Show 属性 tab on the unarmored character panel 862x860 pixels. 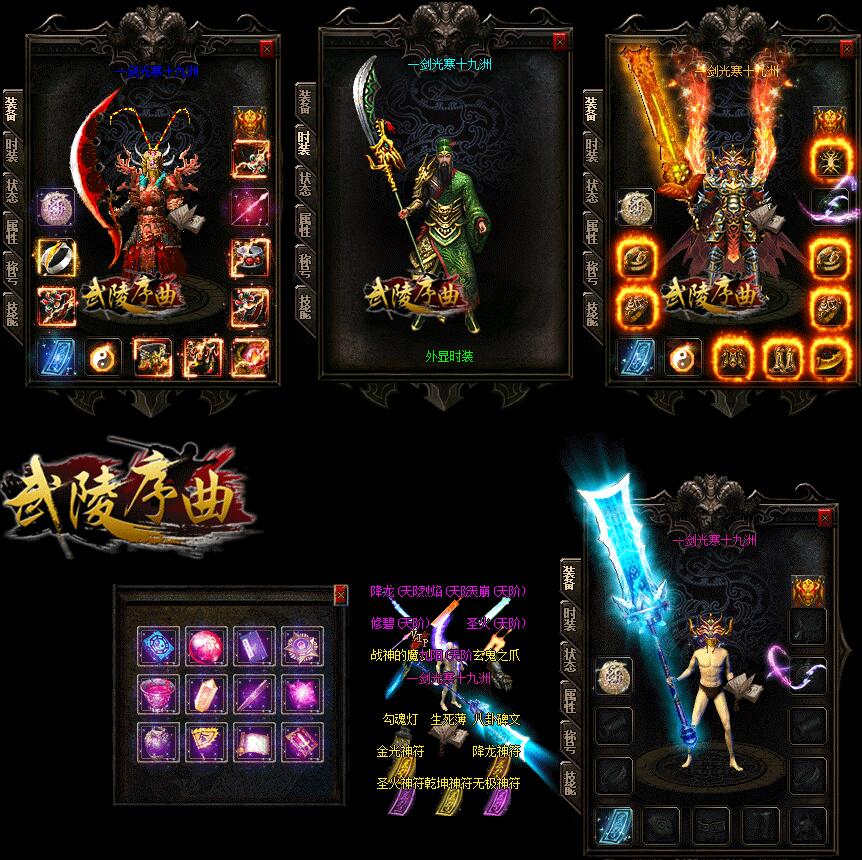pos(568,698)
